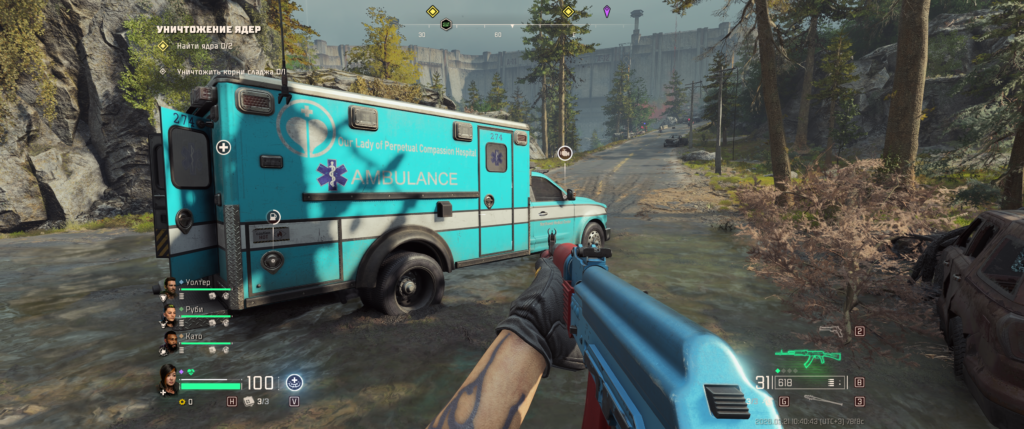
Task: Click your own character portrait
Action: 166,379
